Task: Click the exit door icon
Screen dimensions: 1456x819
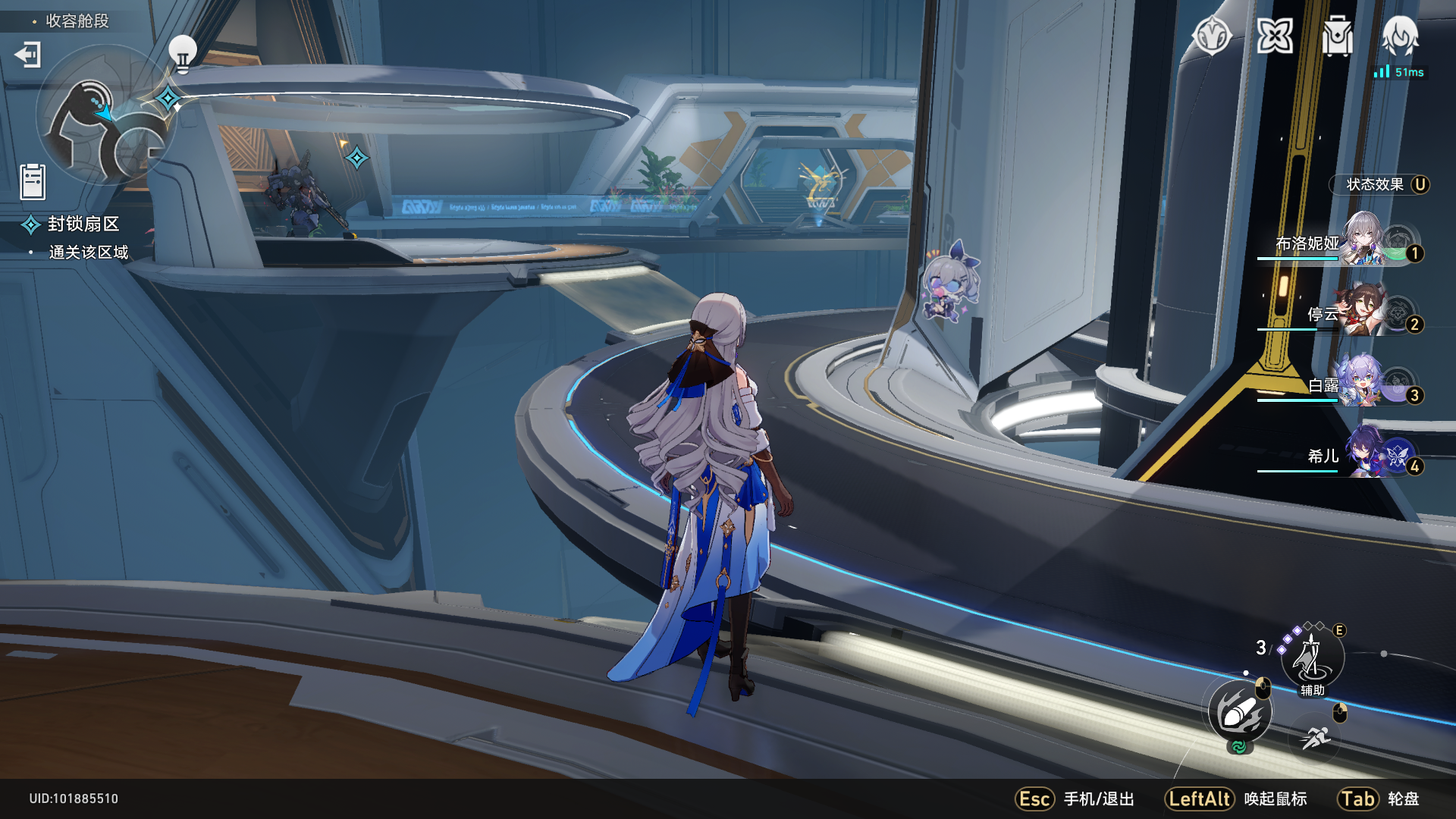Action: click(28, 55)
